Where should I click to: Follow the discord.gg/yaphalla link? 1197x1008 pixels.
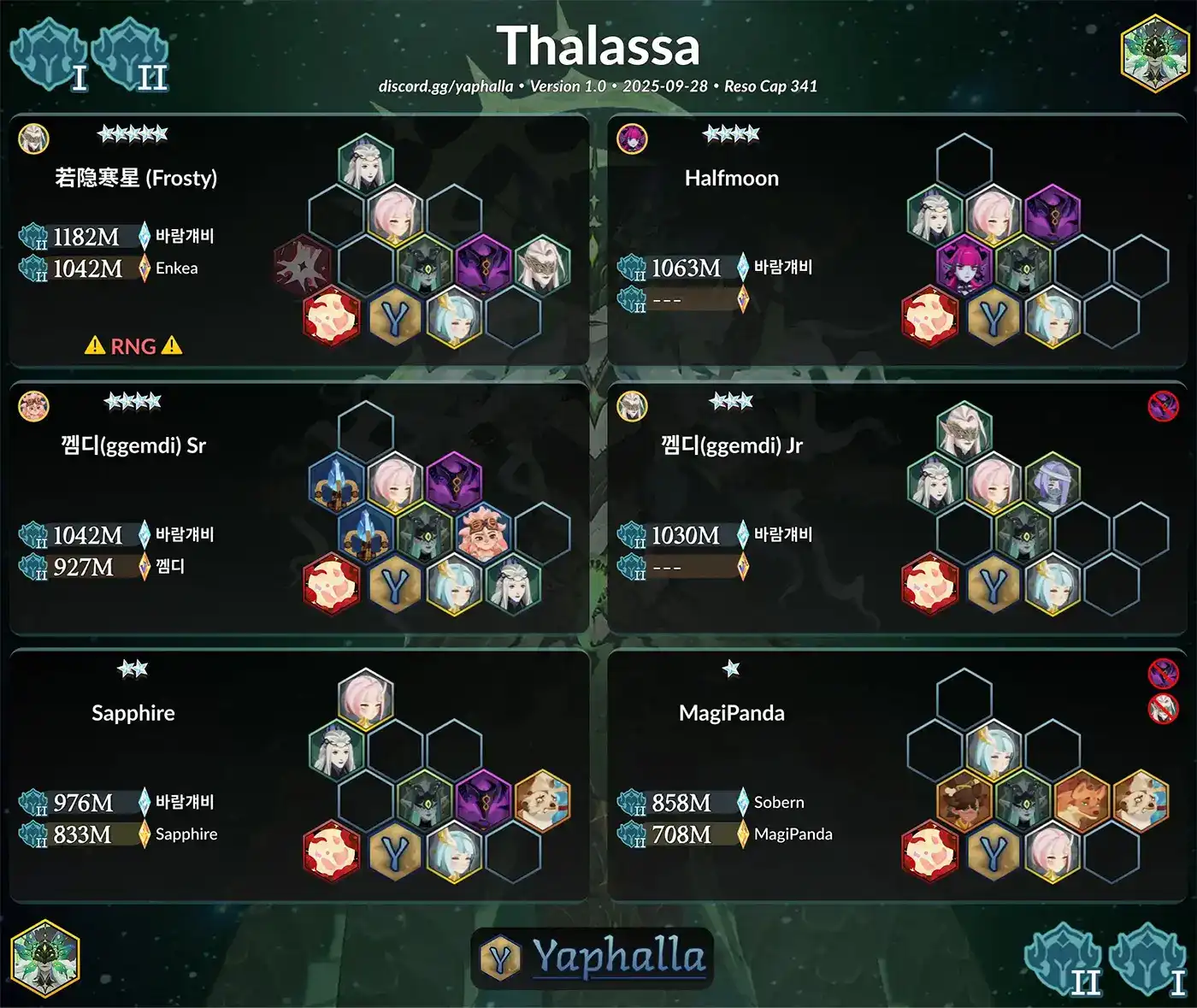[445, 86]
